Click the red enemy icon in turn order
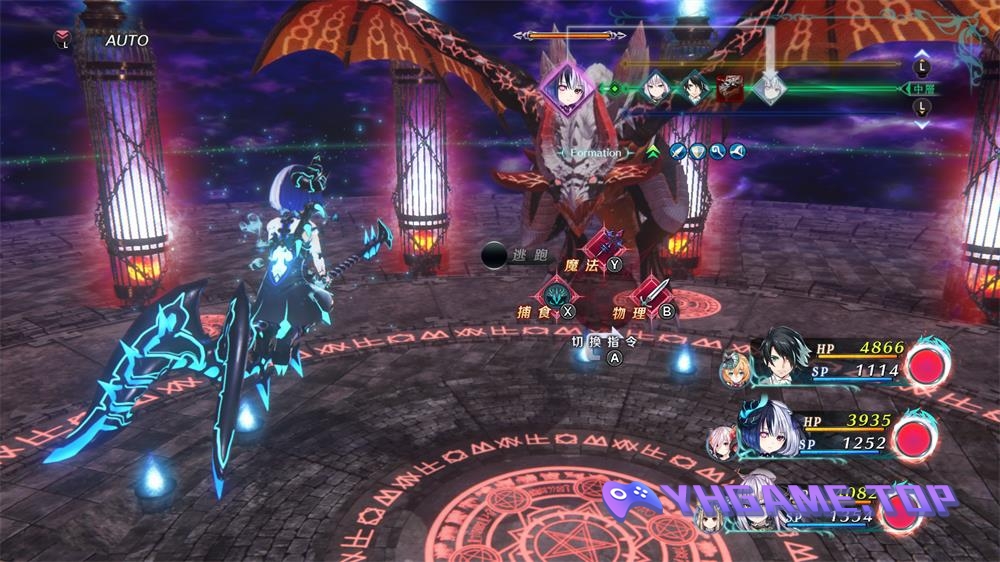This screenshot has height=562, width=1000. click(x=730, y=88)
